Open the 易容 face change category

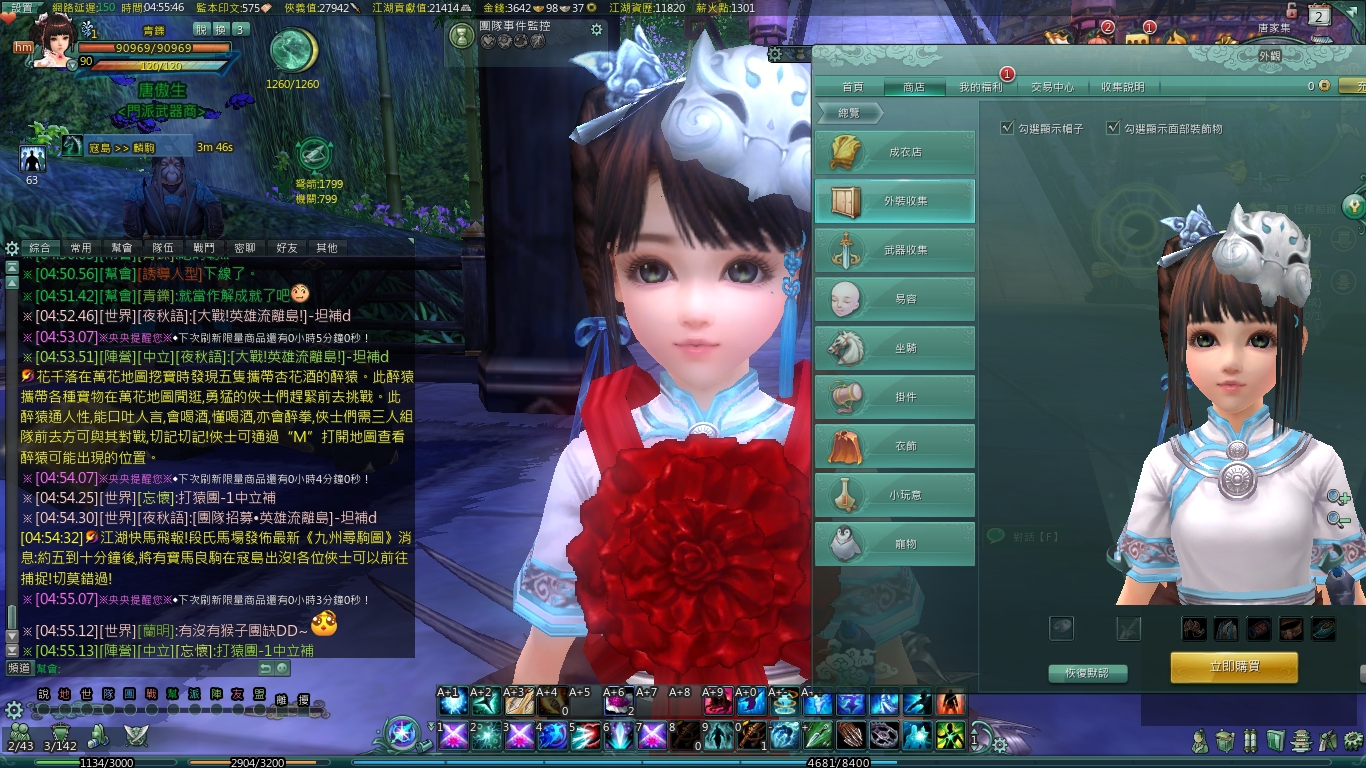895,299
